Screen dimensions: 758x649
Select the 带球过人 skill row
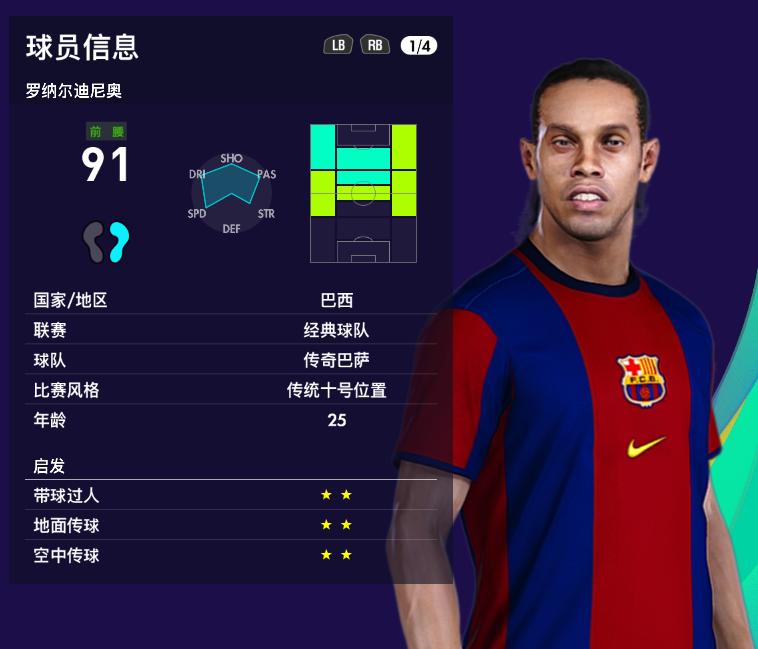[232, 495]
